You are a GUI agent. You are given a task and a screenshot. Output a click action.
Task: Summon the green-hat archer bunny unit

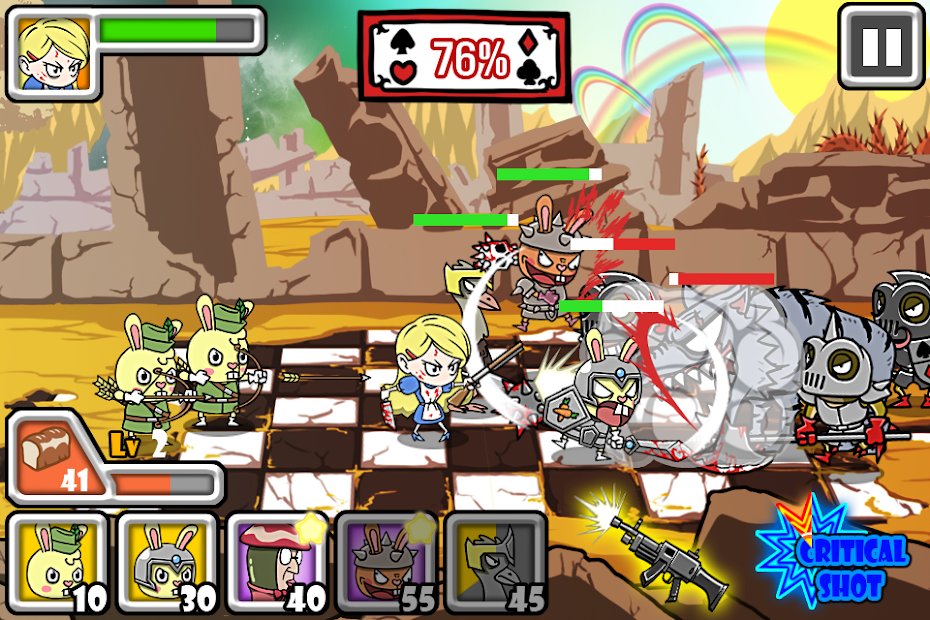click(x=56, y=563)
